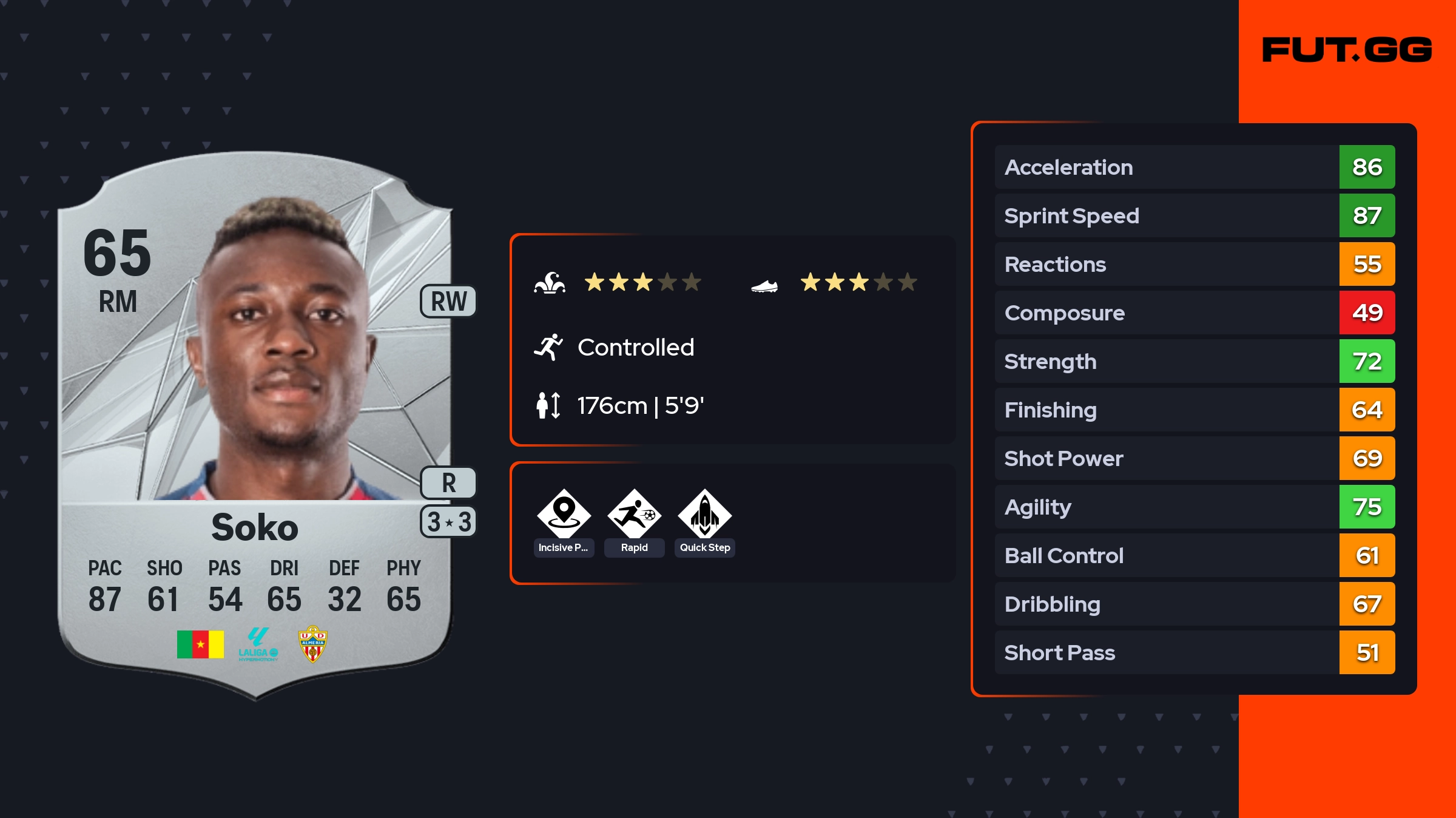This screenshot has width=1456, height=818.
Task: Click the Controlled acceleration type entry
Action: click(635, 347)
